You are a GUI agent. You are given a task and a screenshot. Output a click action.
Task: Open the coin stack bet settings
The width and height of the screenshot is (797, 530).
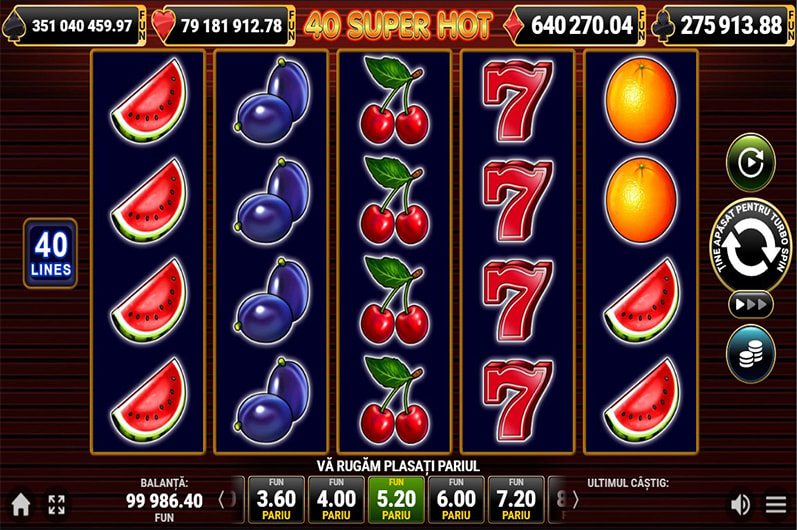tap(750, 353)
